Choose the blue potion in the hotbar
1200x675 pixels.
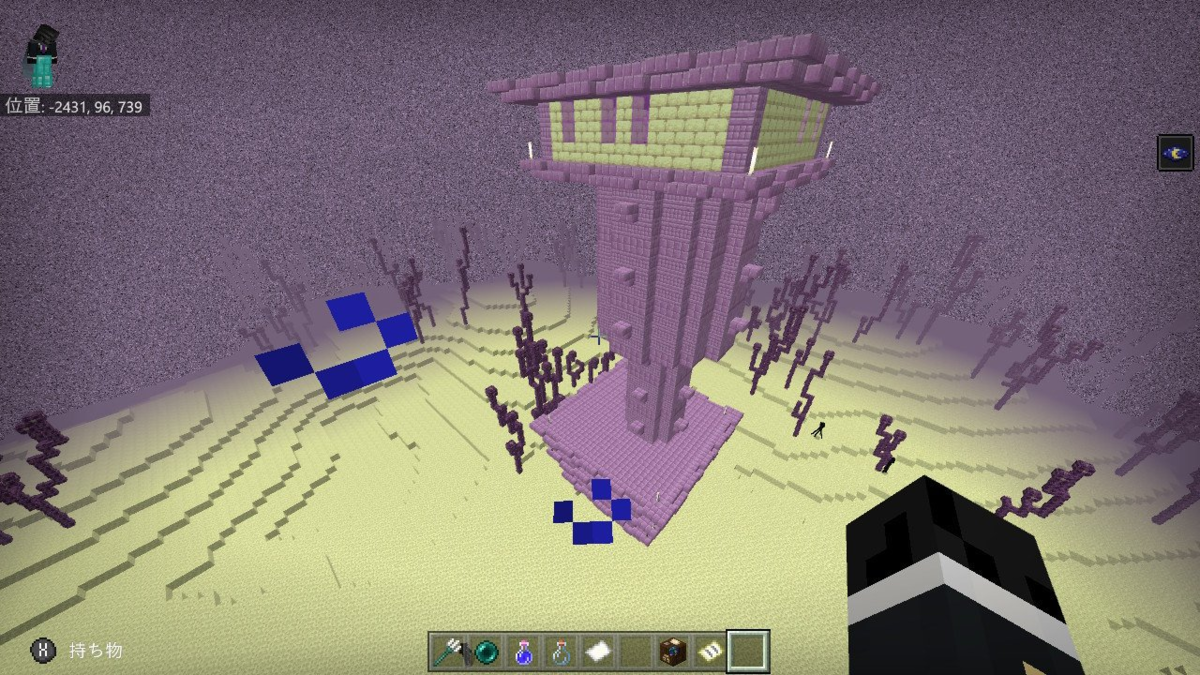[x=523, y=652]
